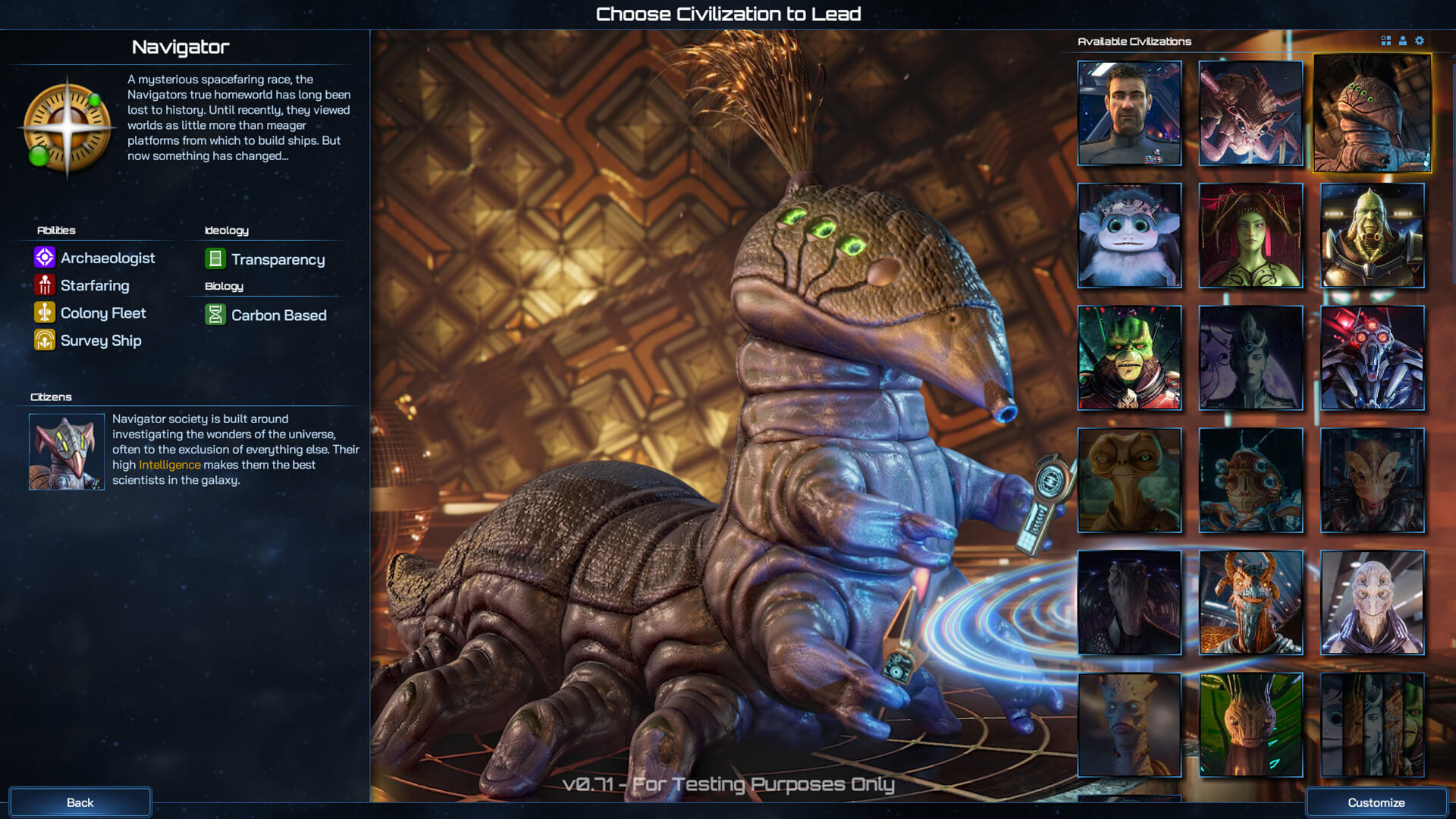Click the Navigator citizen portrait
This screenshot has height=819, width=1456.
[67, 452]
